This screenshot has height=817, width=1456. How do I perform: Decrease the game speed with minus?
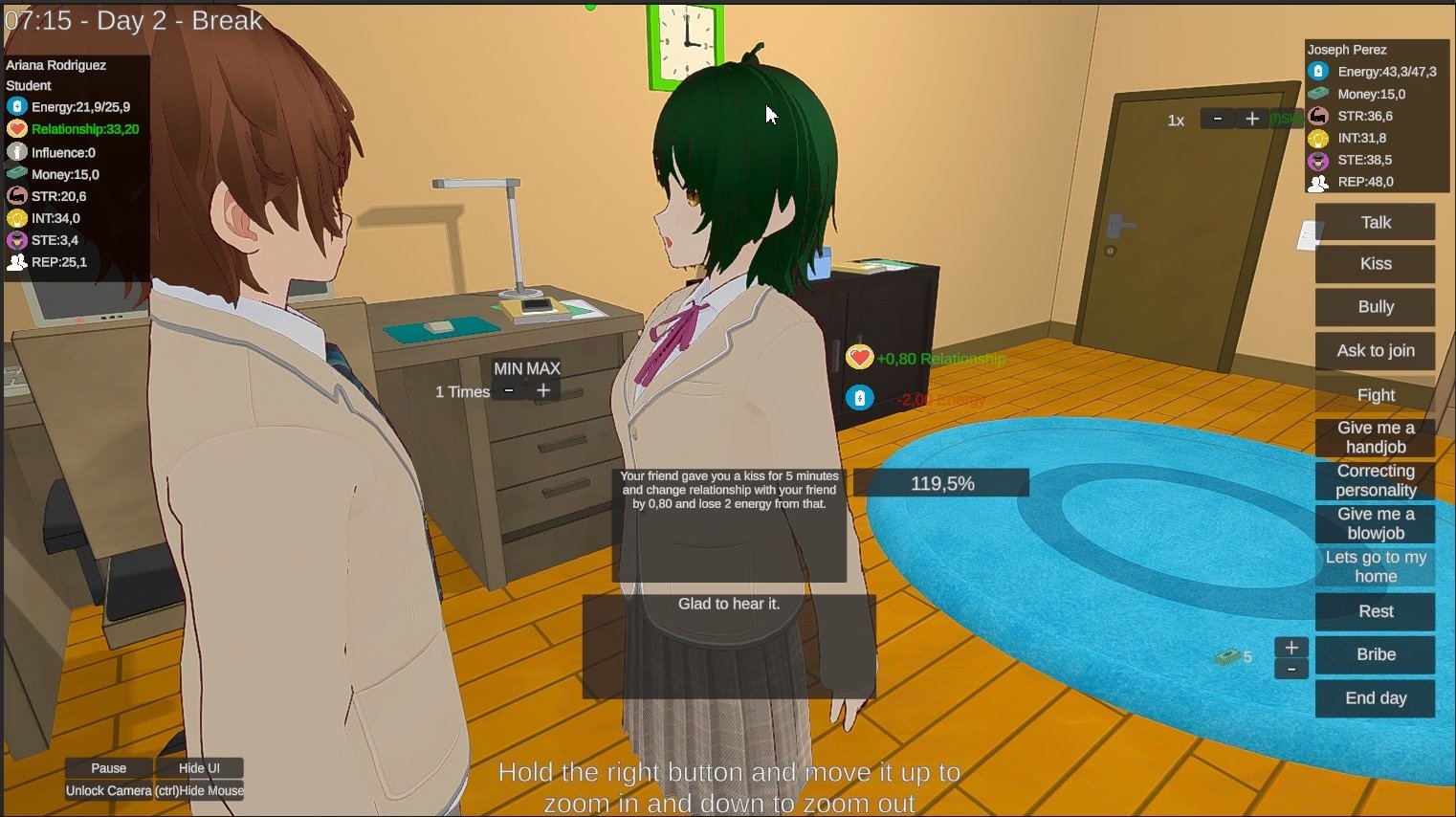1217,119
